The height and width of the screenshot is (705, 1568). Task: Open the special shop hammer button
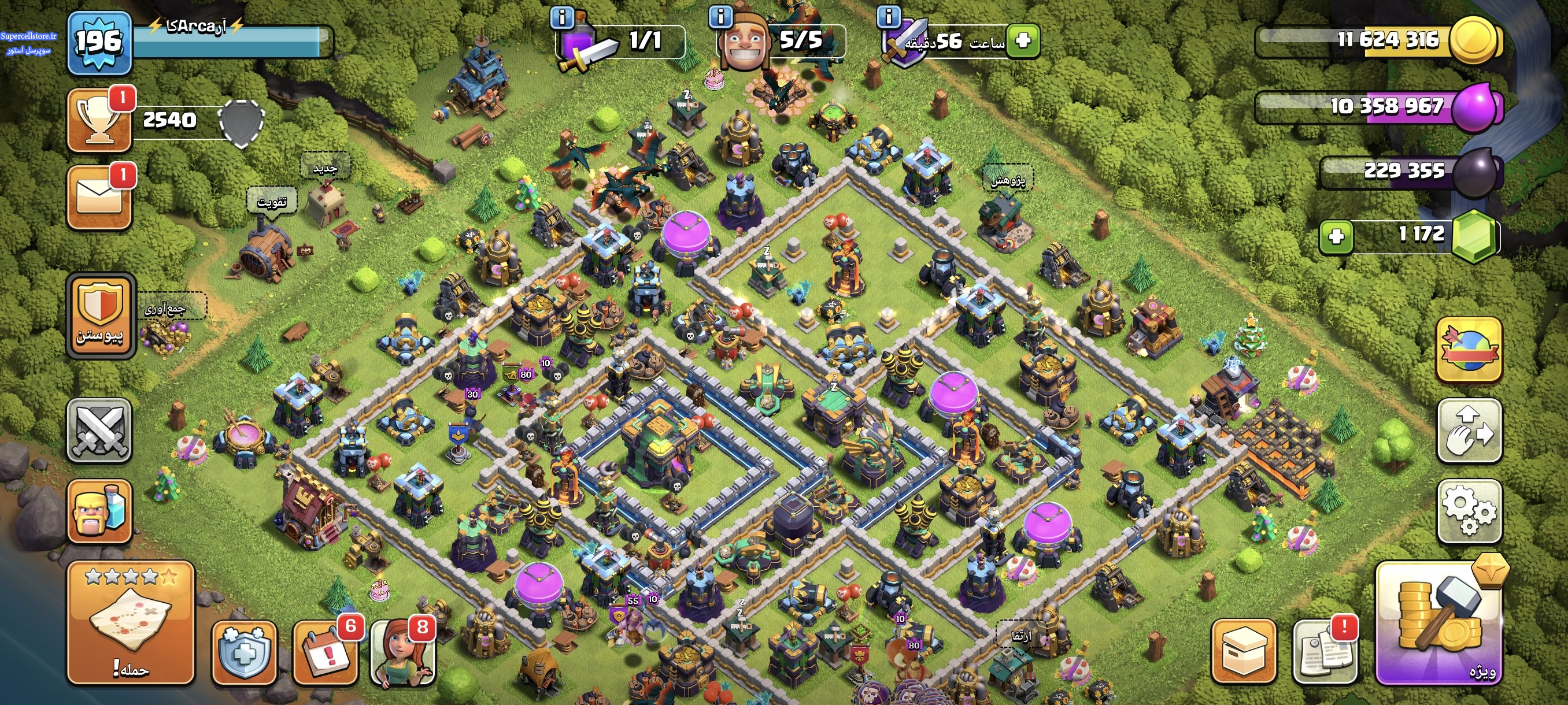coord(1438,623)
